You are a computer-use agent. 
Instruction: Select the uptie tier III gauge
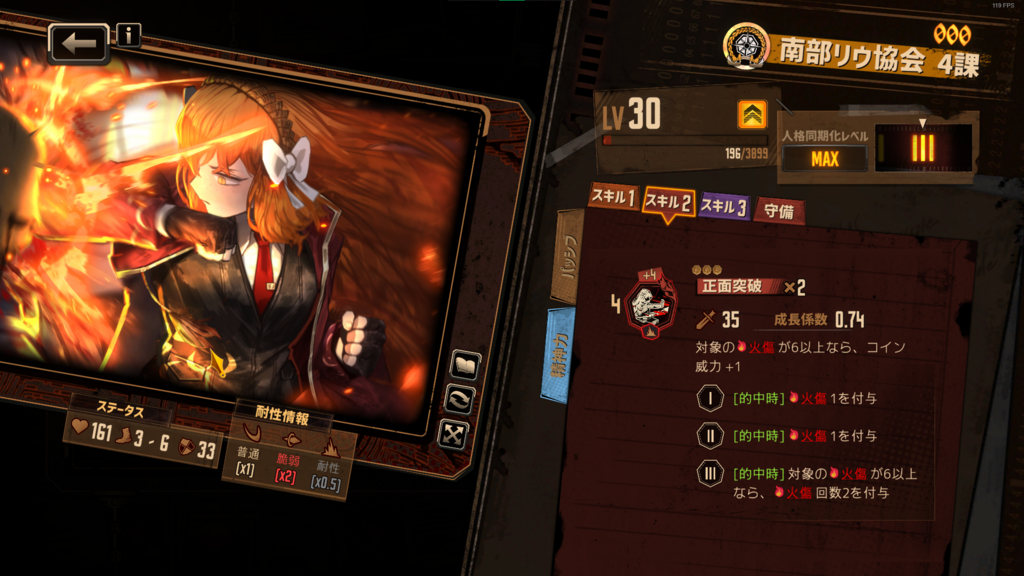tap(922, 148)
